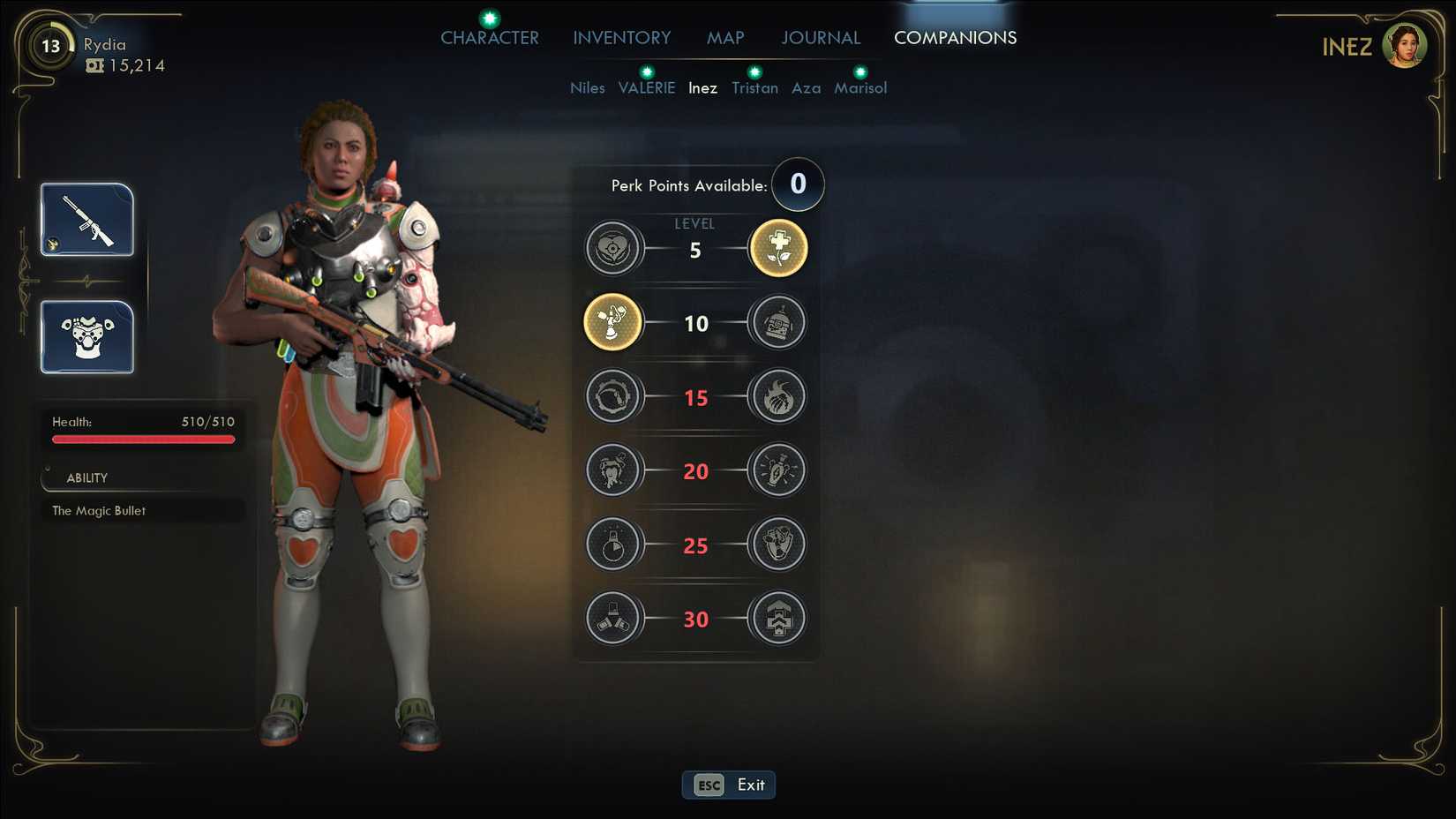The image size is (1456, 819).
Task: Select companion Marisol
Action: pos(860,88)
